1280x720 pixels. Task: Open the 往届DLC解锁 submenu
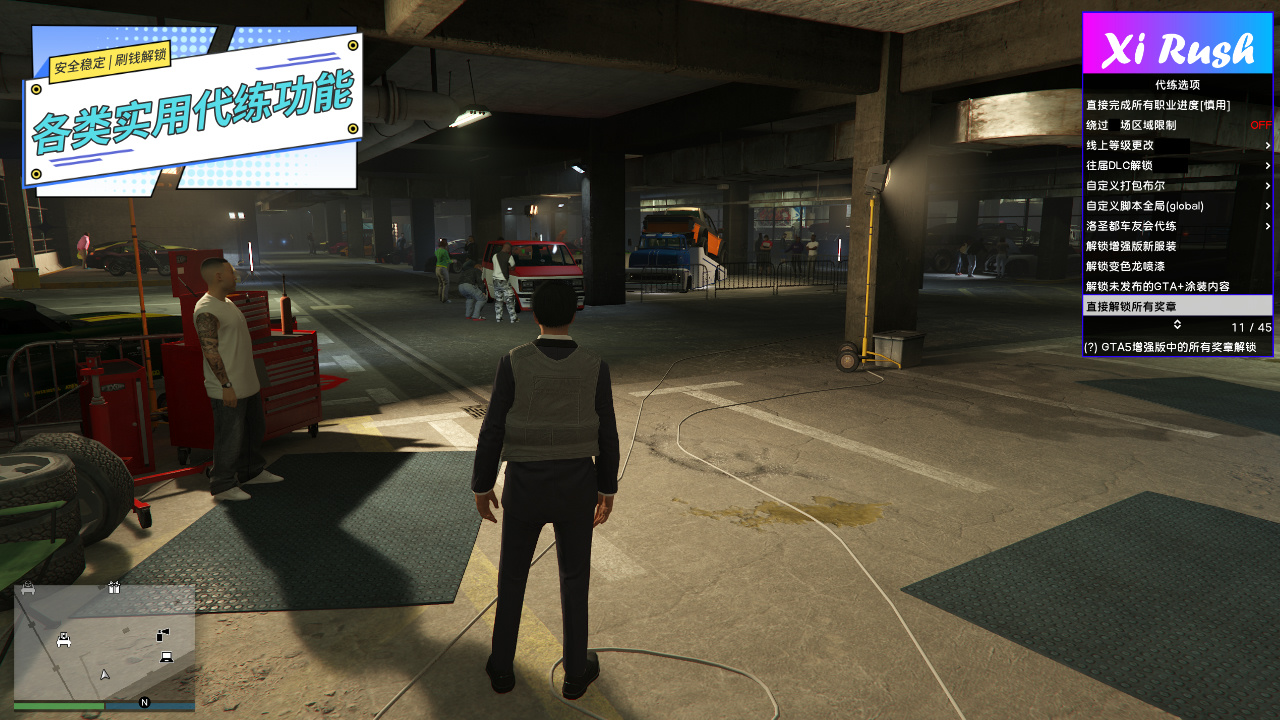[x=1177, y=165]
